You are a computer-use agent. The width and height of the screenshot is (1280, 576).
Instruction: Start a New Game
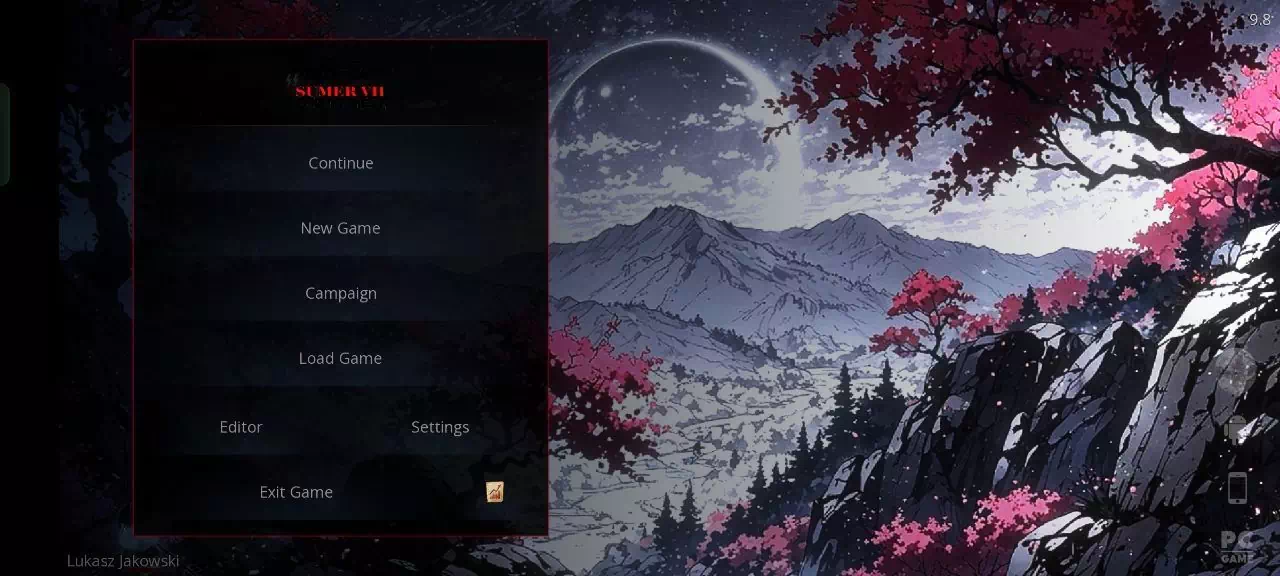point(340,228)
